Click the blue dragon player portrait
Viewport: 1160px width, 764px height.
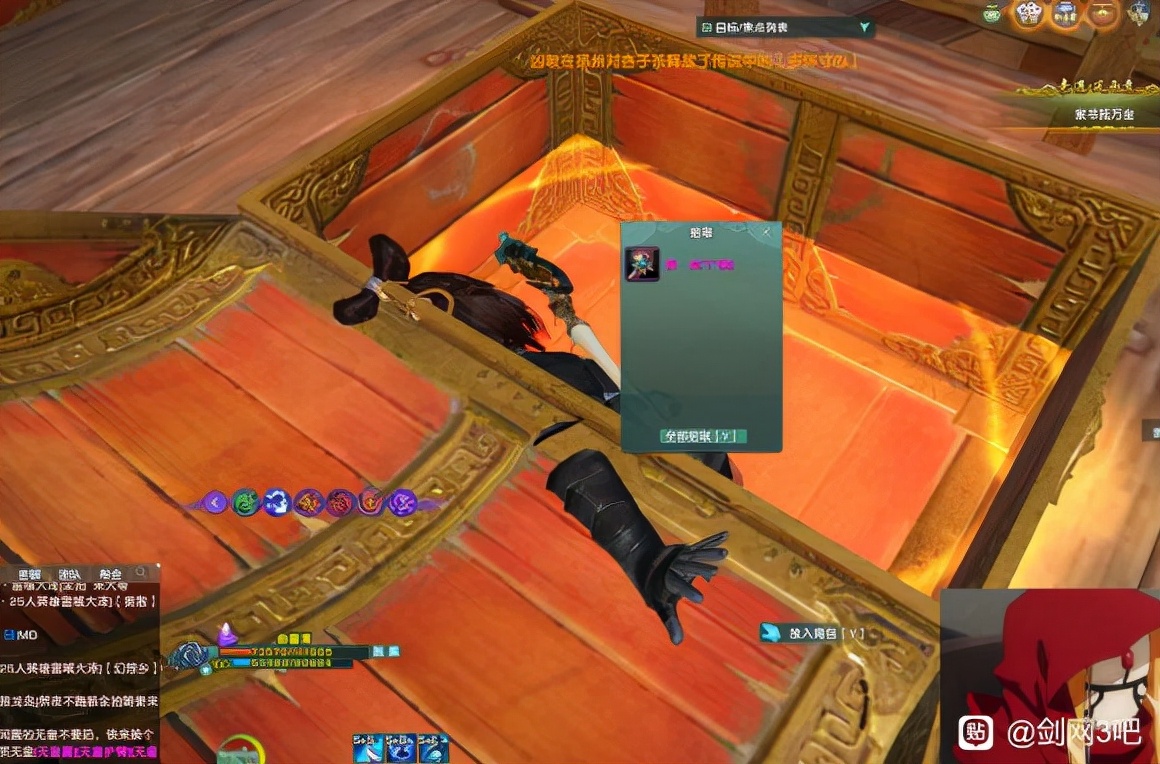[187, 656]
